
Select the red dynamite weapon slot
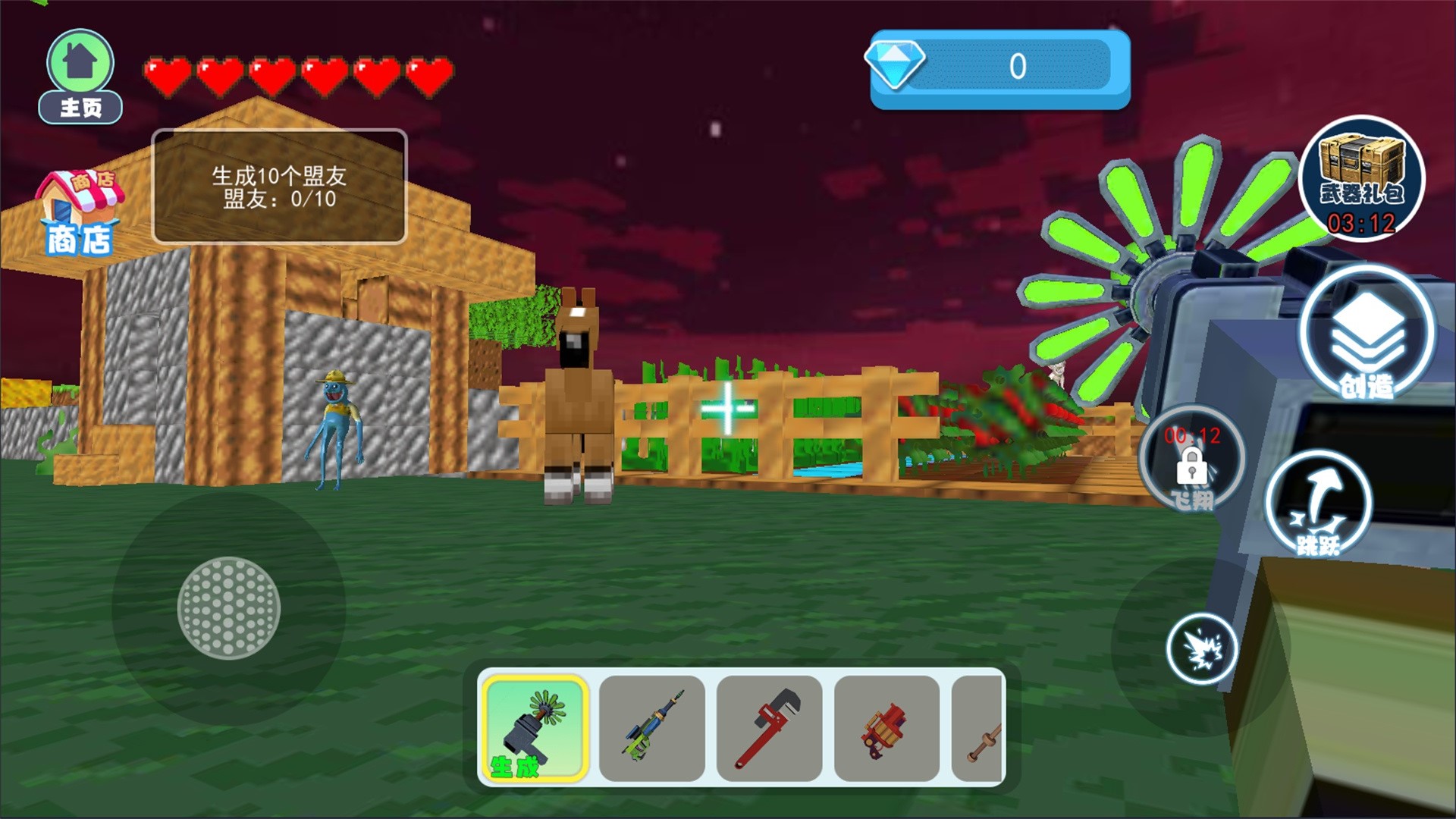(x=886, y=728)
